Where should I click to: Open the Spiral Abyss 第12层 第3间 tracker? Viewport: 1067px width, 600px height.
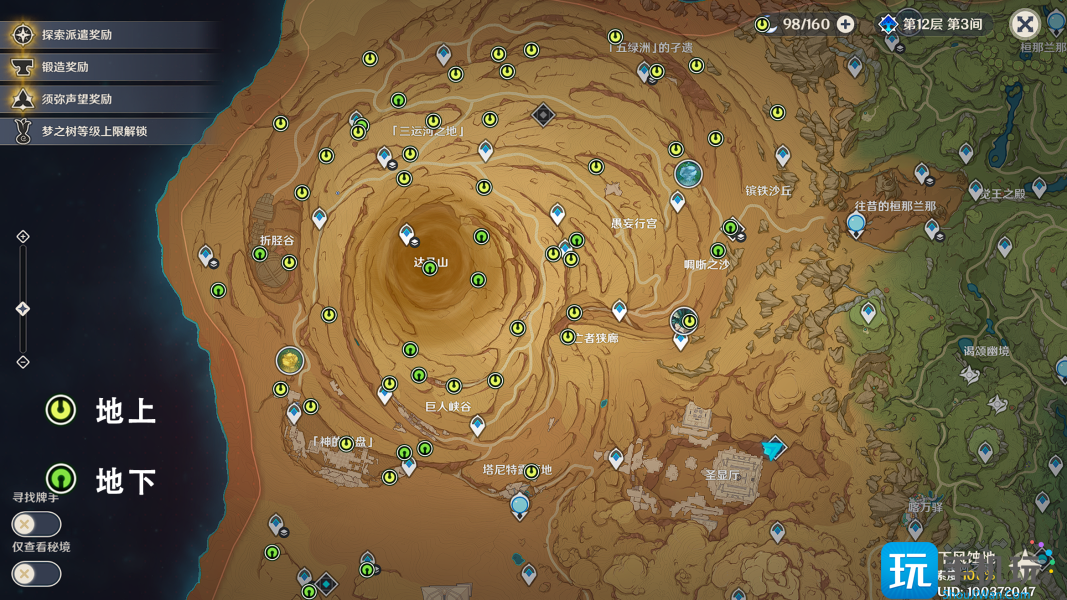click(932, 24)
